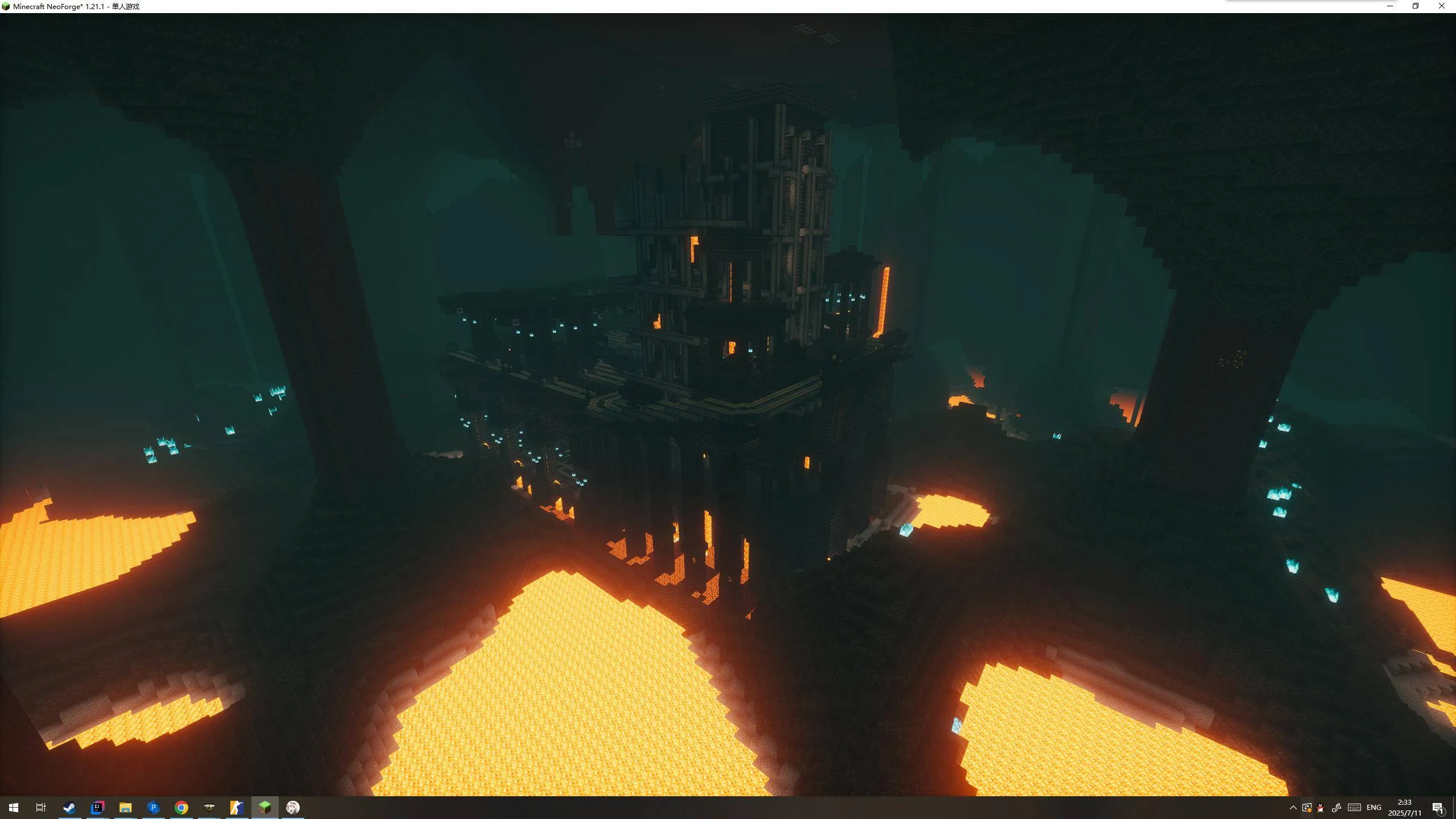The height and width of the screenshot is (819, 1456).
Task: Focus the running Minecraft window via taskbar
Action: pos(266,807)
